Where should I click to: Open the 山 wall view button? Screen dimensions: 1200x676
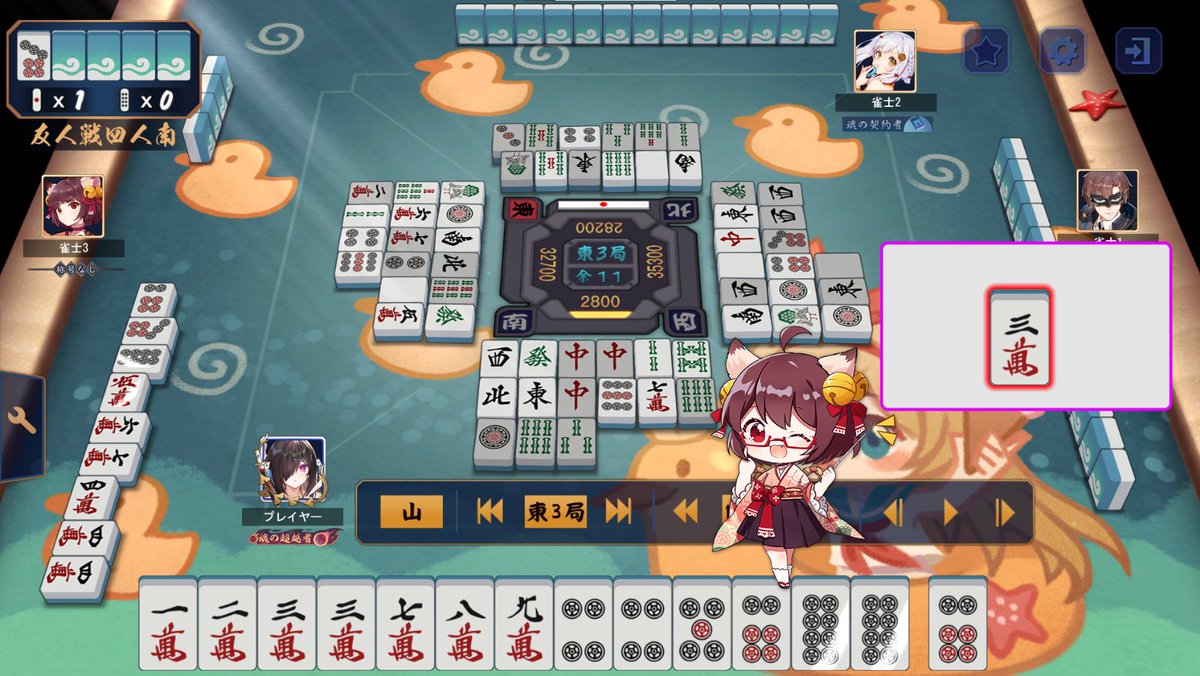[x=410, y=512]
